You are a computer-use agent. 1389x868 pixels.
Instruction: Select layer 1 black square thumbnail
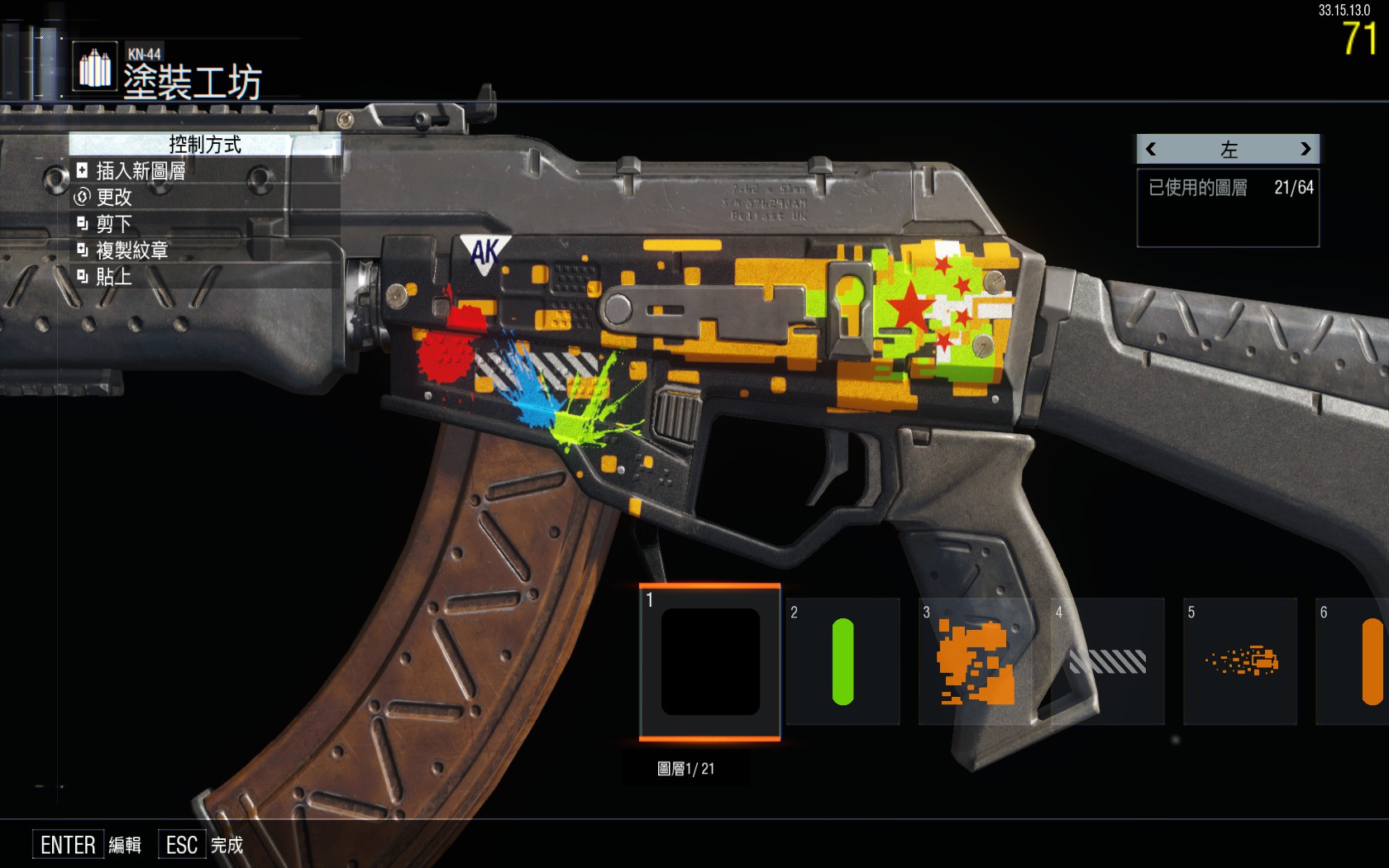[x=710, y=662]
